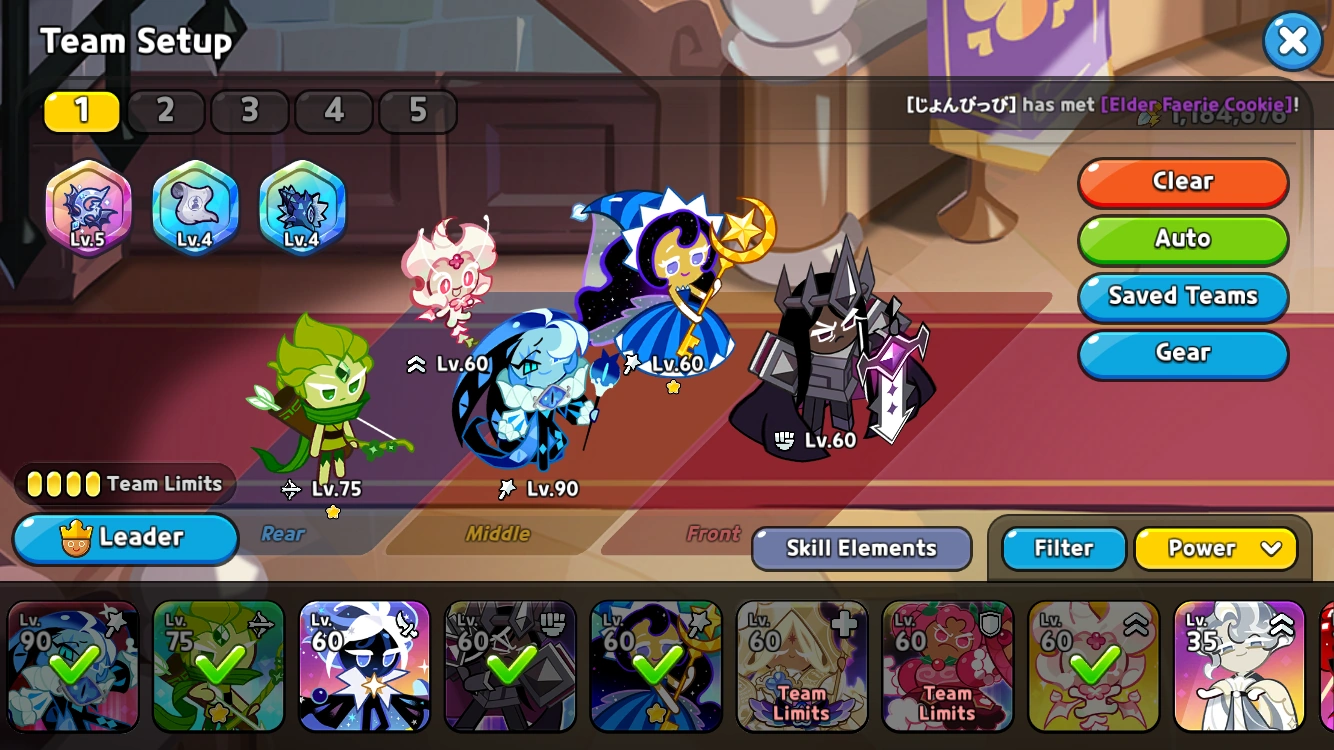Click the magic candy star under the Lv.75 cookie
The width and height of the screenshot is (1334, 750).
tap(333, 511)
